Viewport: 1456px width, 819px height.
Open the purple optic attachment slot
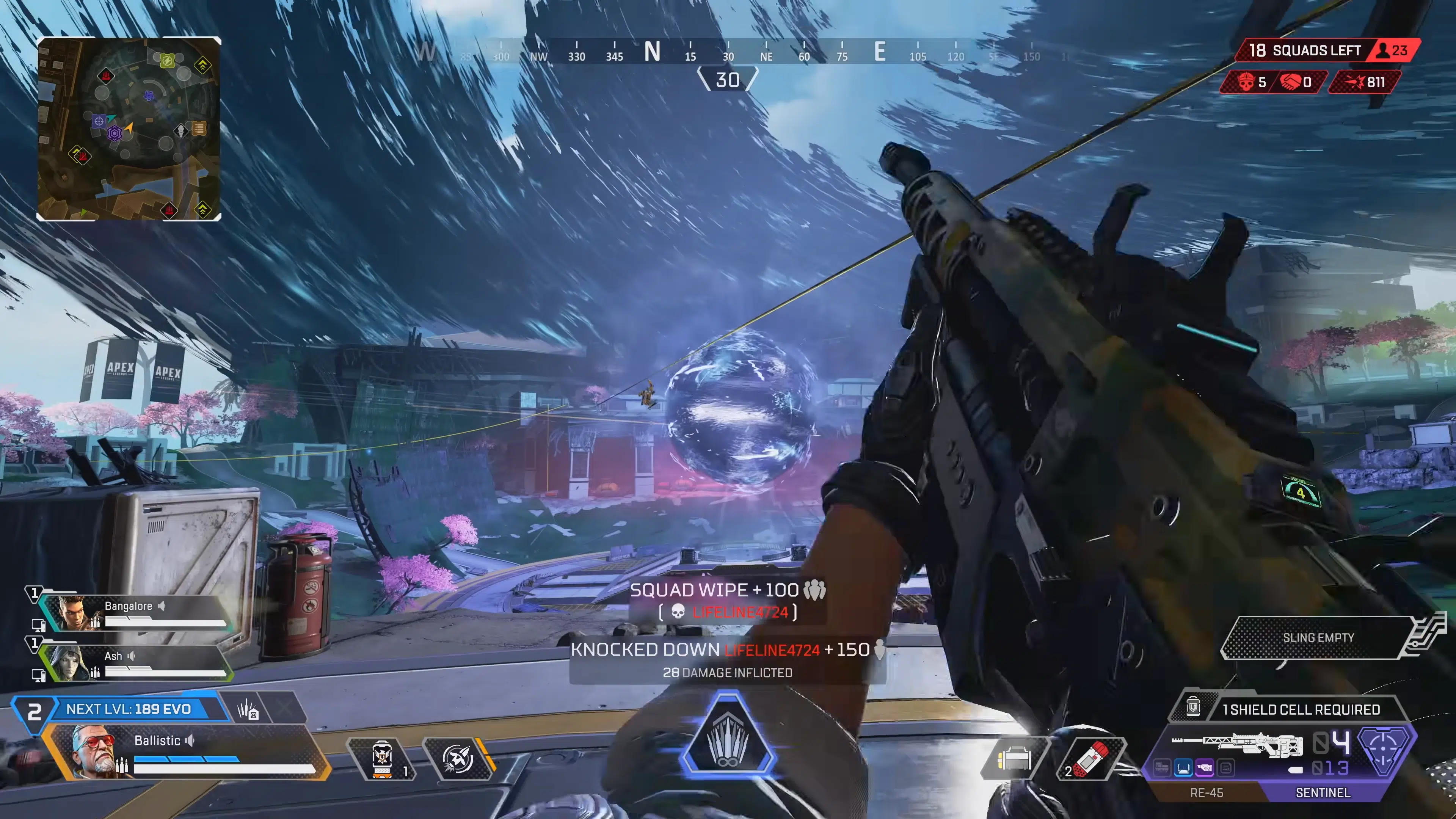tap(1205, 767)
